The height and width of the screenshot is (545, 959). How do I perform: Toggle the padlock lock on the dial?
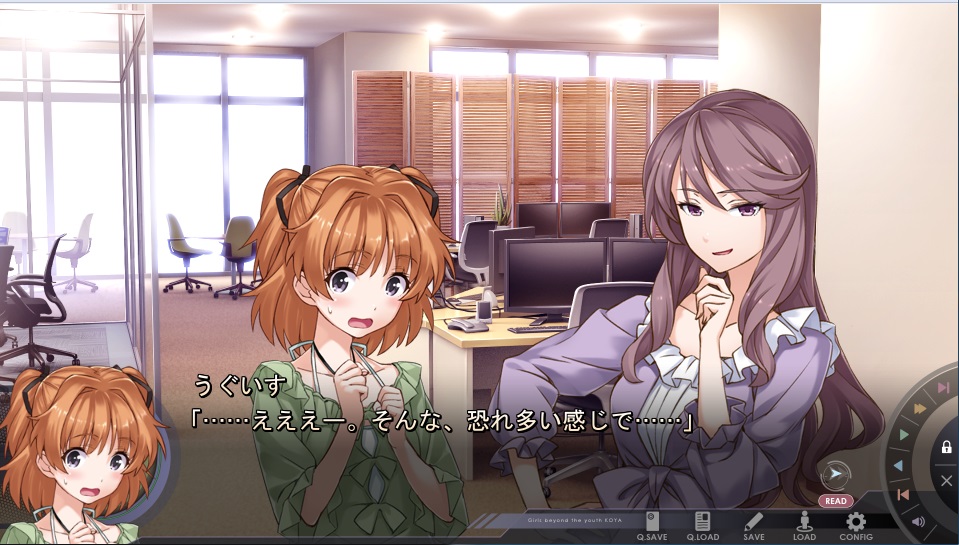(946, 447)
